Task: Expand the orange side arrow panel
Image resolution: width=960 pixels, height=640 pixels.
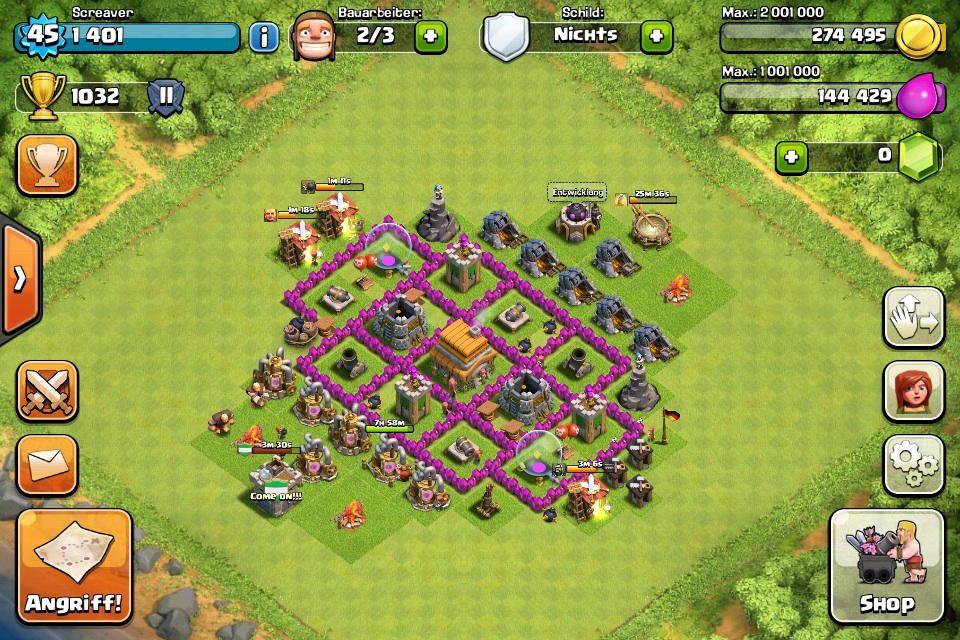Action: (x=20, y=279)
